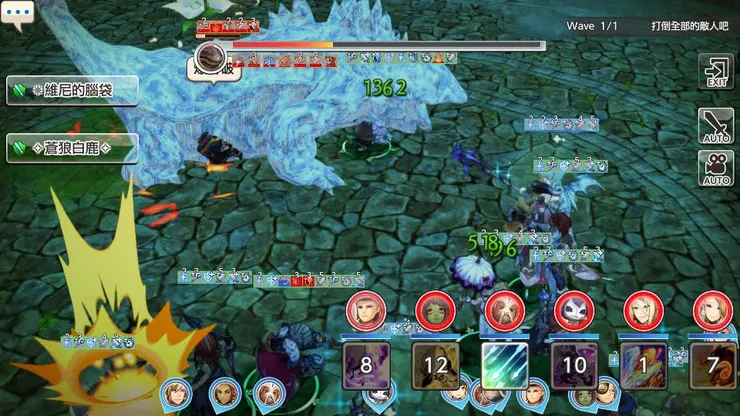Toggle the auto camera AUTO button
This screenshot has width=740, height=416.
pos(716,168)
